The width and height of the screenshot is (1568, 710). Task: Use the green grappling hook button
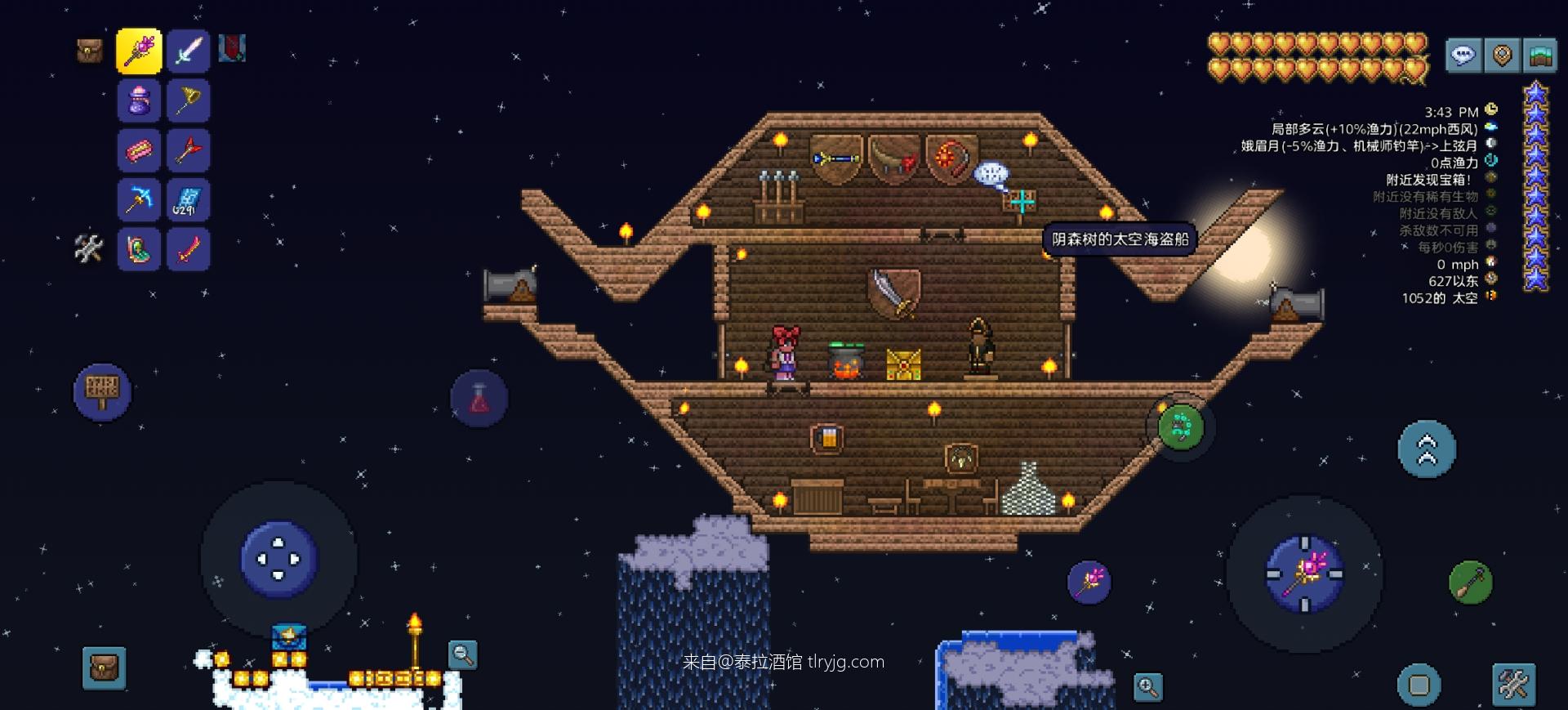click(x=1181, y=426)
